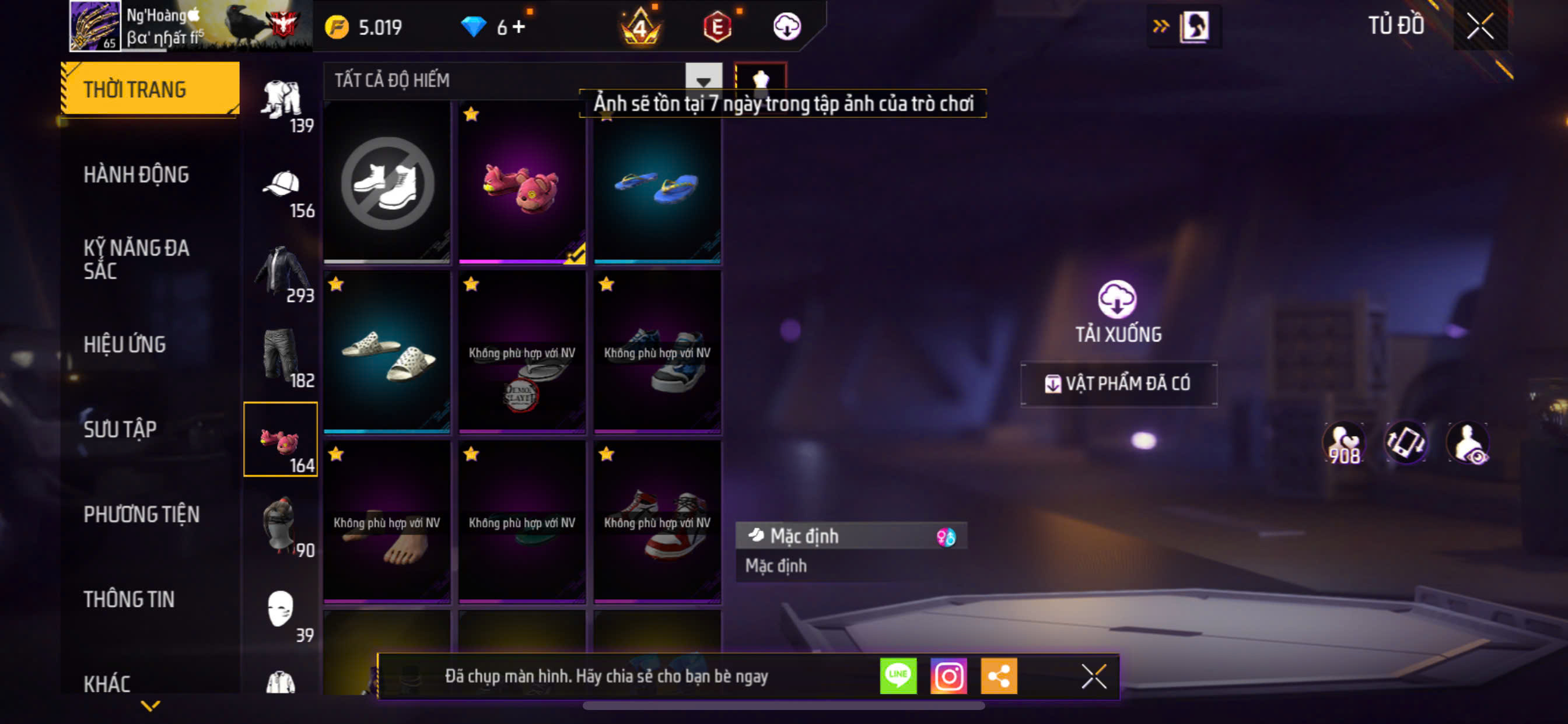
Task: Open the Hành Động menu section
Action: pyautogui.click(x=136, y=175)
